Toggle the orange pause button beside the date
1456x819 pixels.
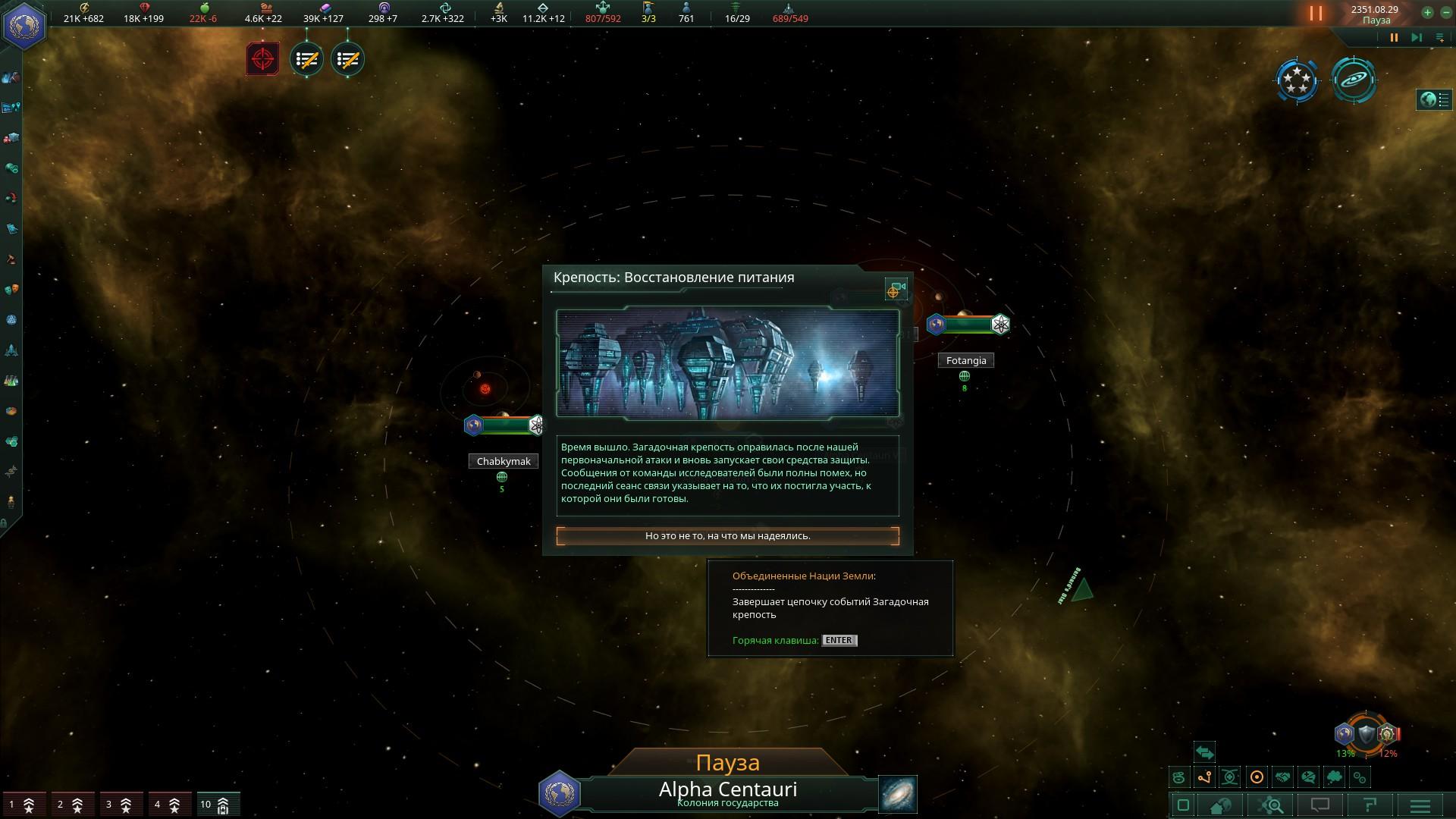[1315, 13]
